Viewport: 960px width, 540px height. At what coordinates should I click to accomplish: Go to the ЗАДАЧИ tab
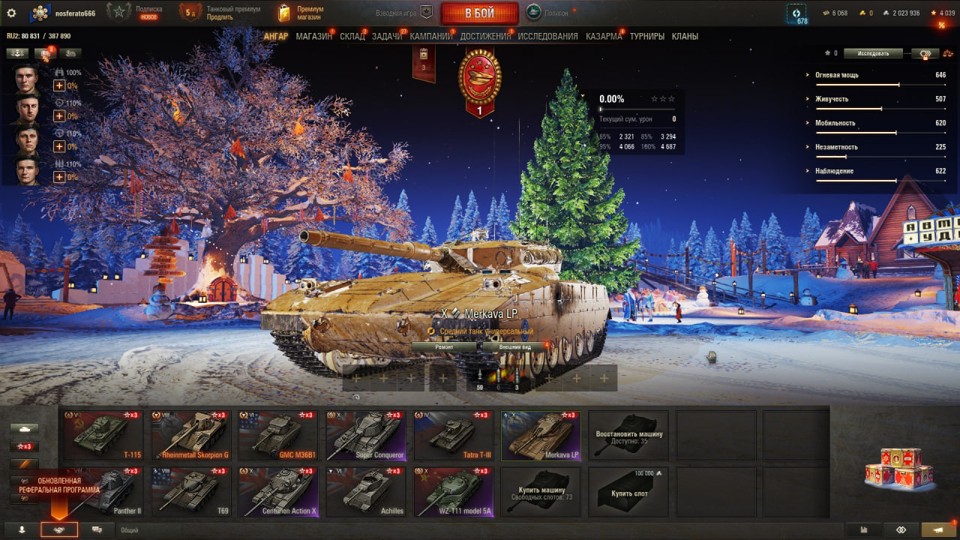[x=387, y=37]
